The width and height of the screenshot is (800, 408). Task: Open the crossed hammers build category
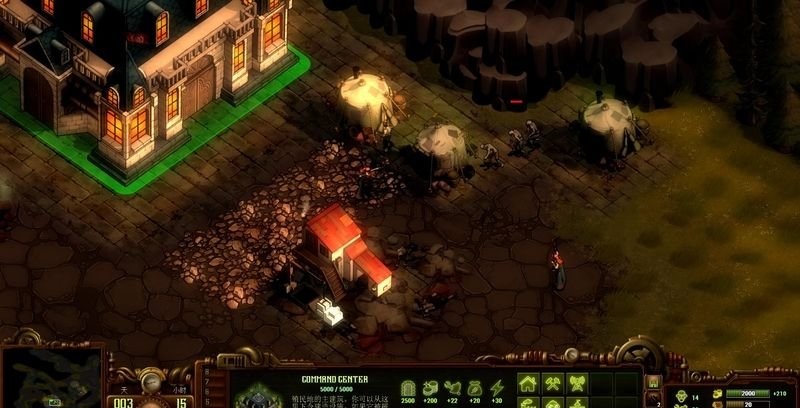click(553, 384)
